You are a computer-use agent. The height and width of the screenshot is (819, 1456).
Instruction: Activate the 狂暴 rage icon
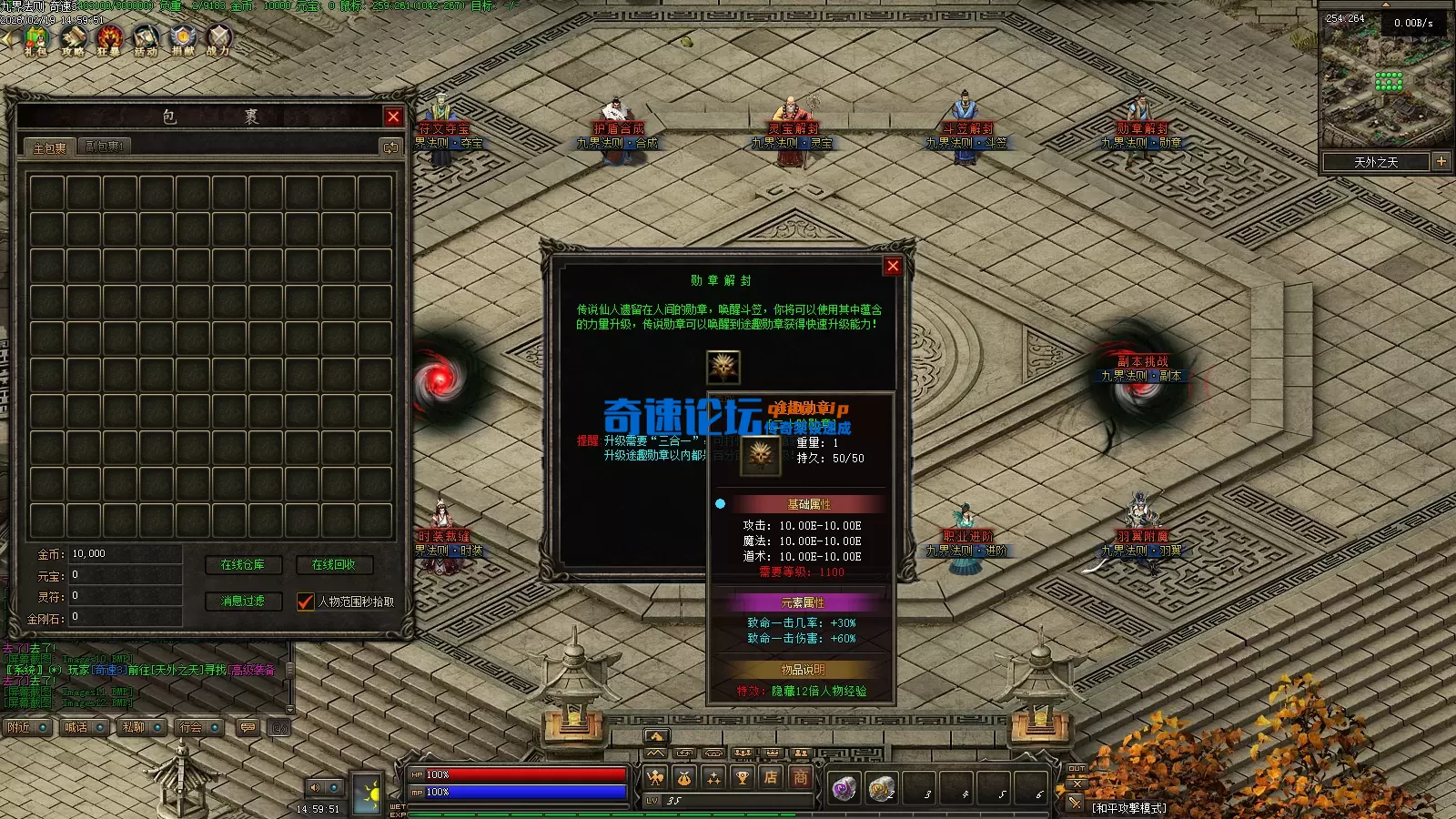(x=109, y=40)
